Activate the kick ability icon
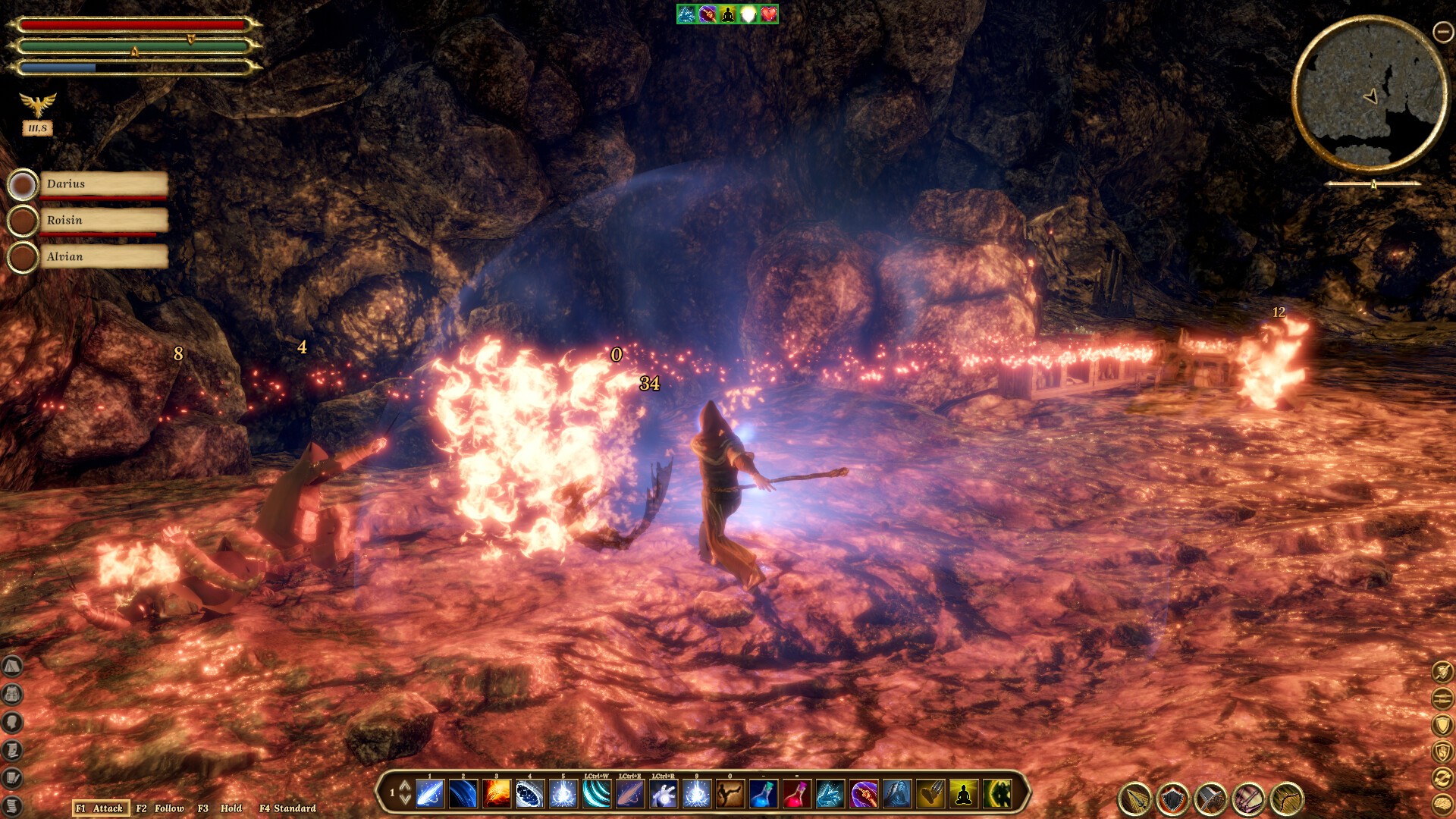Image resolution: width=1456 pixels, height=819 pixels. pos(730,794)
